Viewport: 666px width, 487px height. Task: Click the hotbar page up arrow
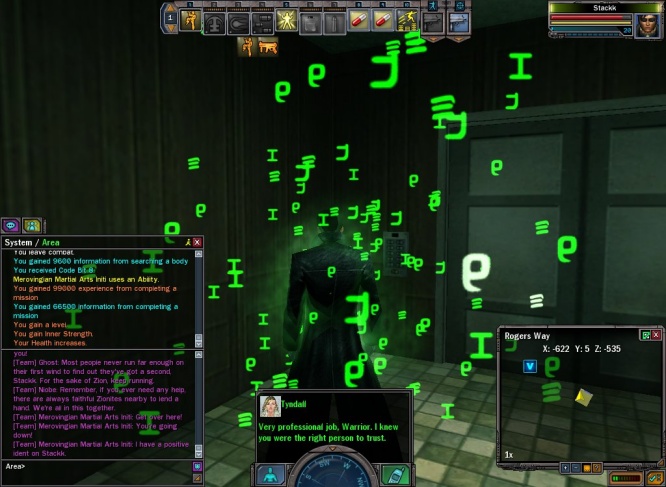click(x=170, y=9)
